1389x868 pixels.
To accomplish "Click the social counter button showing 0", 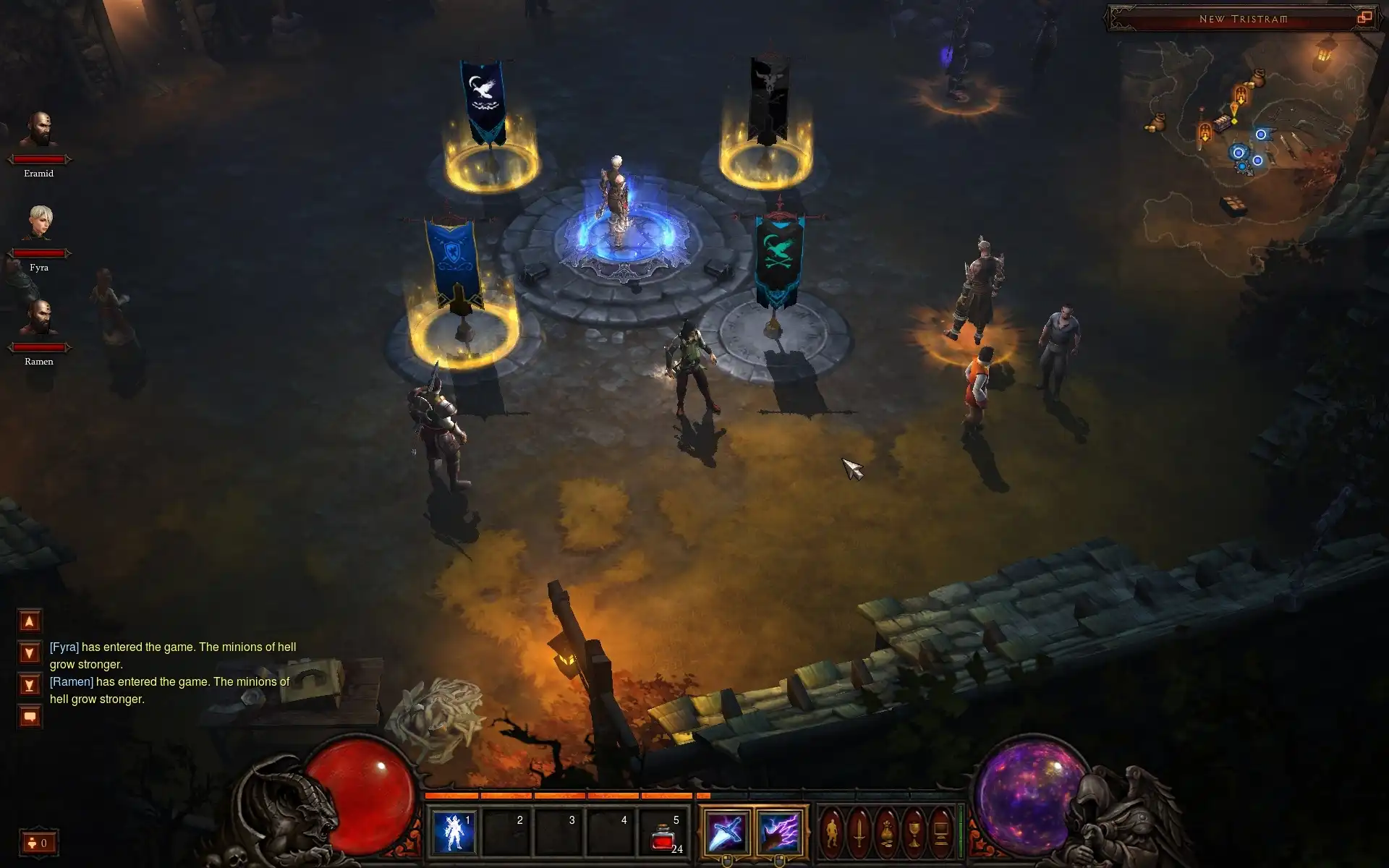I will pos(38,843).
